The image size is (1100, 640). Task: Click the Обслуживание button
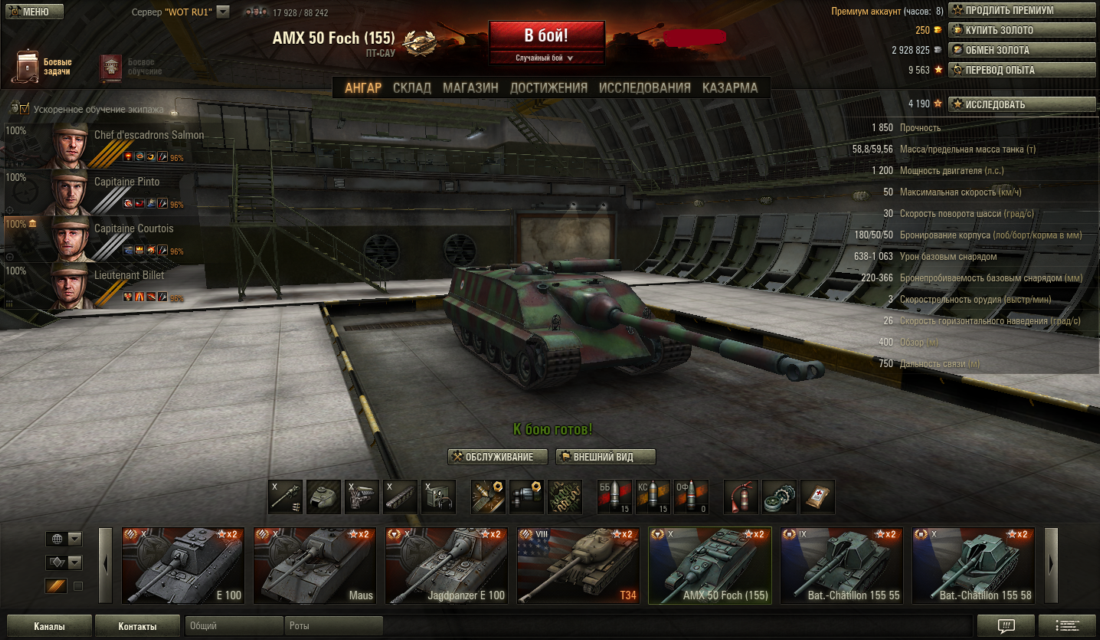[498, 457]
